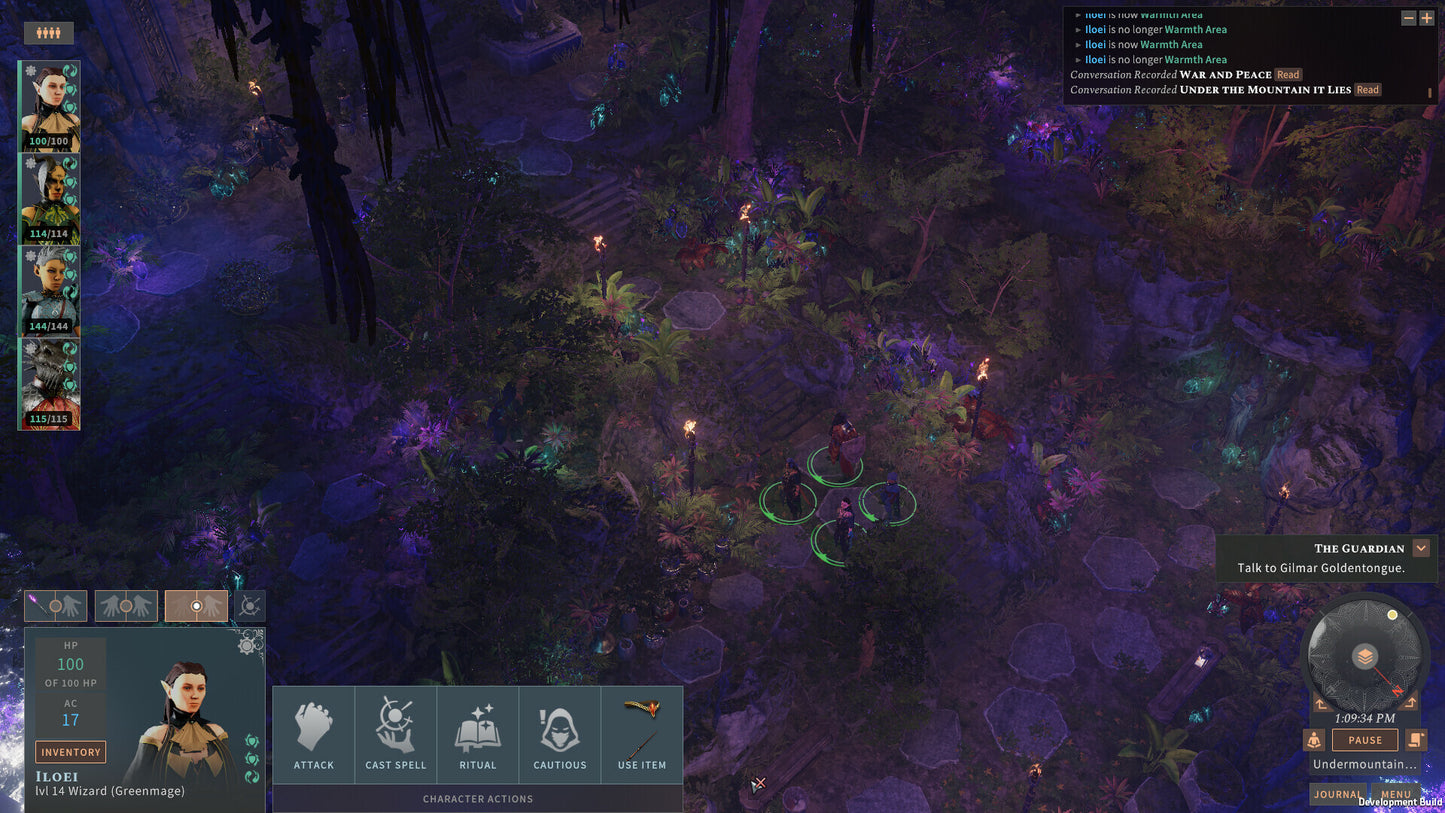Click the plus to enlarge the event log

click(x=1429, y=17)
